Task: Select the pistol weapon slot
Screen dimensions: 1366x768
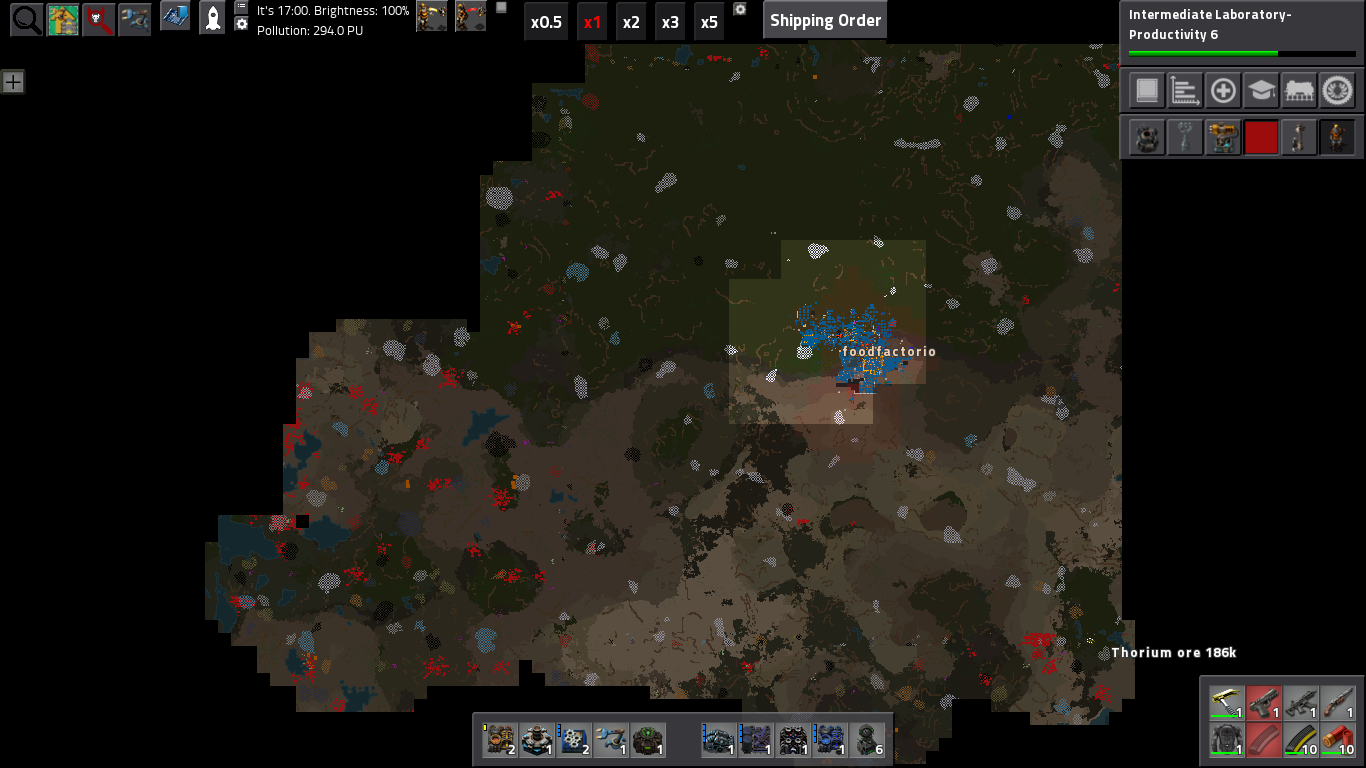Action: pos(1264,703)
